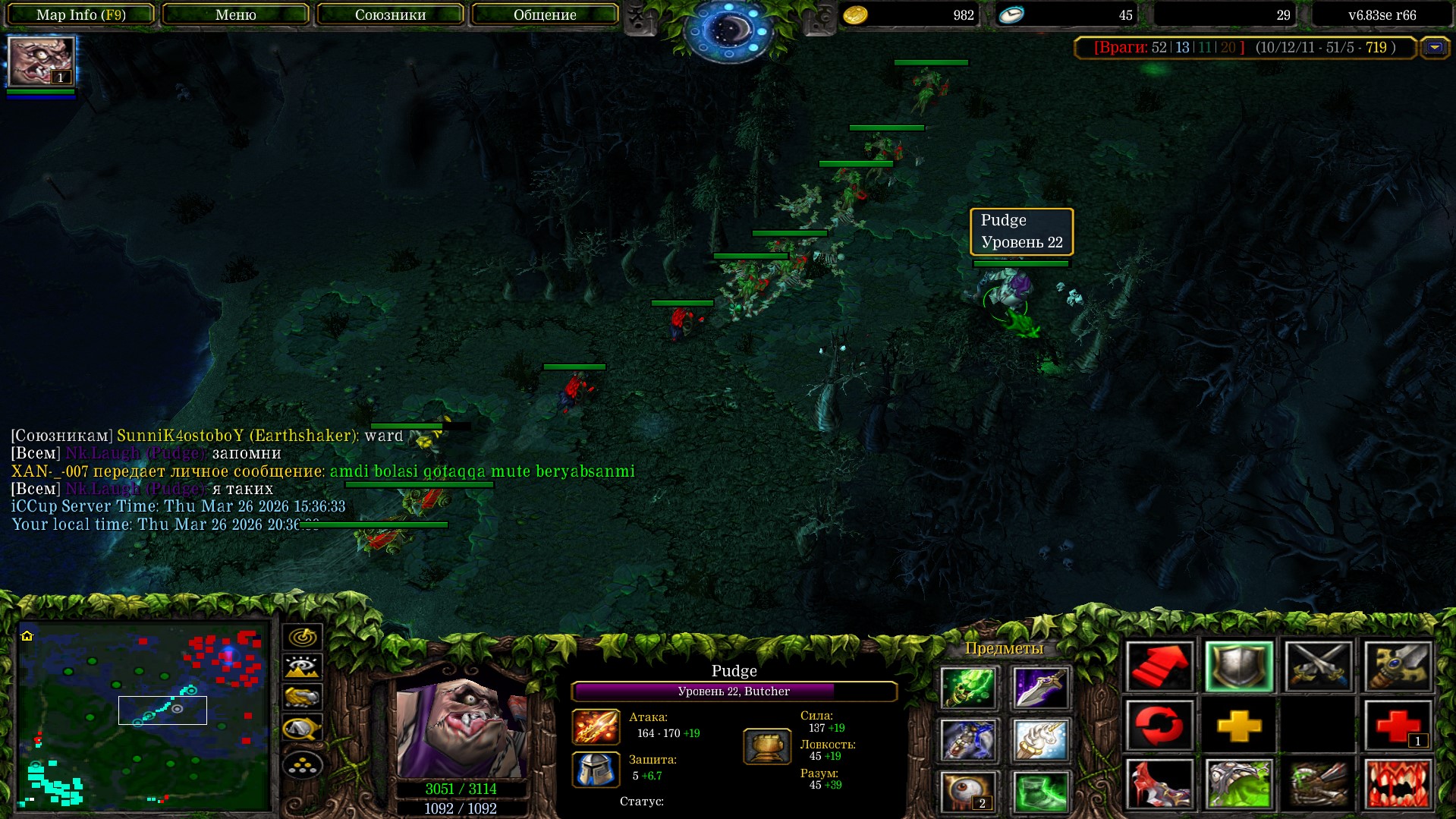Use the purple Blink Dagger item
This screenshot has width=1456, height=819.
[1039, 688]
